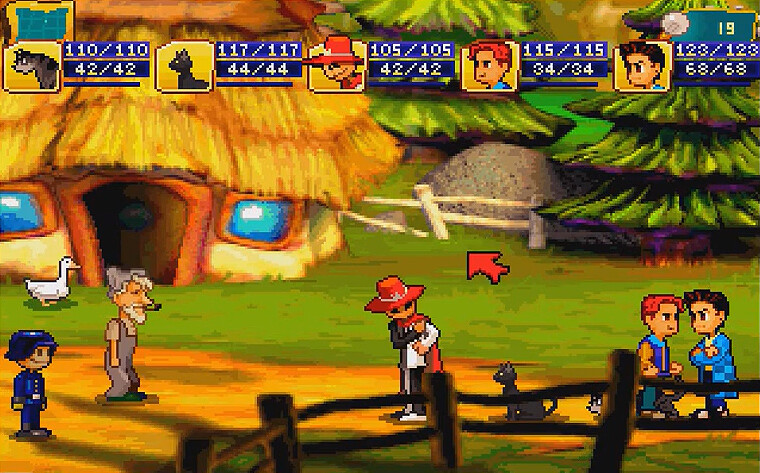Choose the red-hat character portrait
Viewport: 760px width, 473px height.
click(336, 67)
